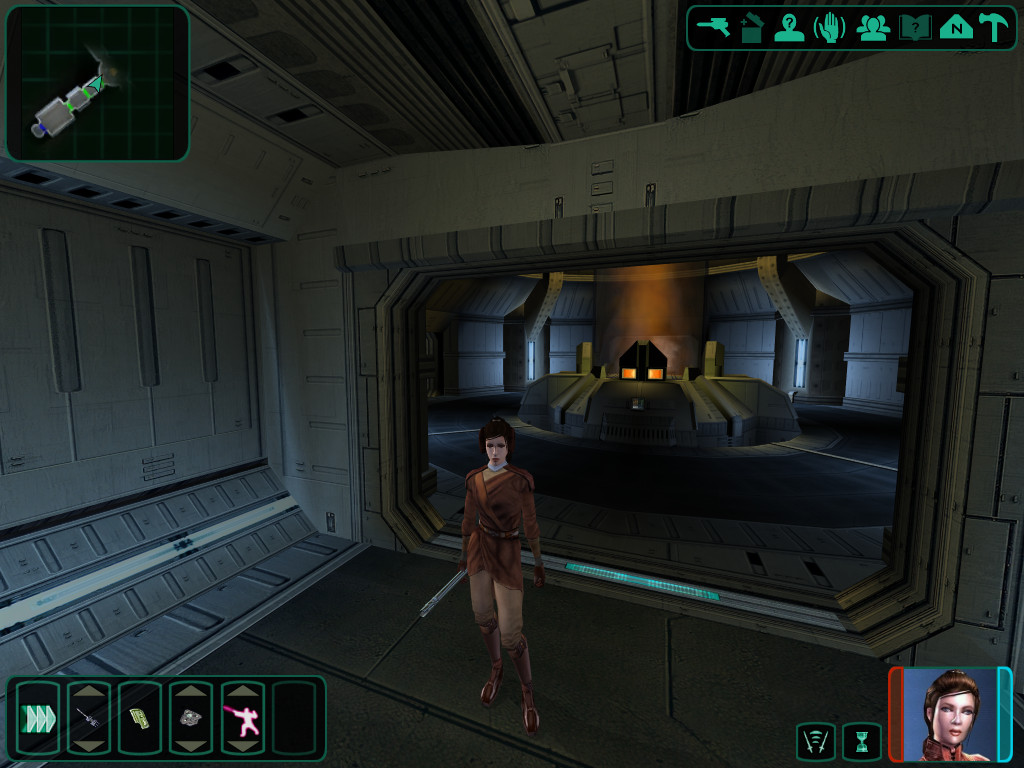Open the Inventory container icon
1024x768 pixels.
point(752,27)
